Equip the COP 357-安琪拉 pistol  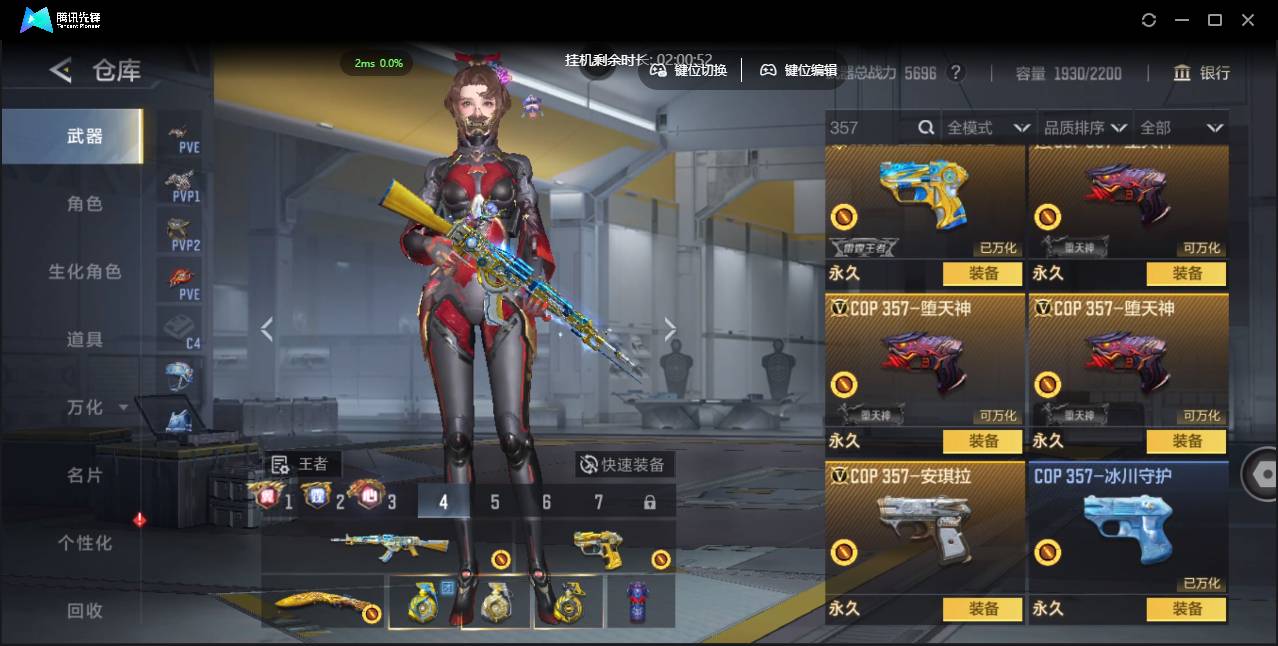click(982, 608)
